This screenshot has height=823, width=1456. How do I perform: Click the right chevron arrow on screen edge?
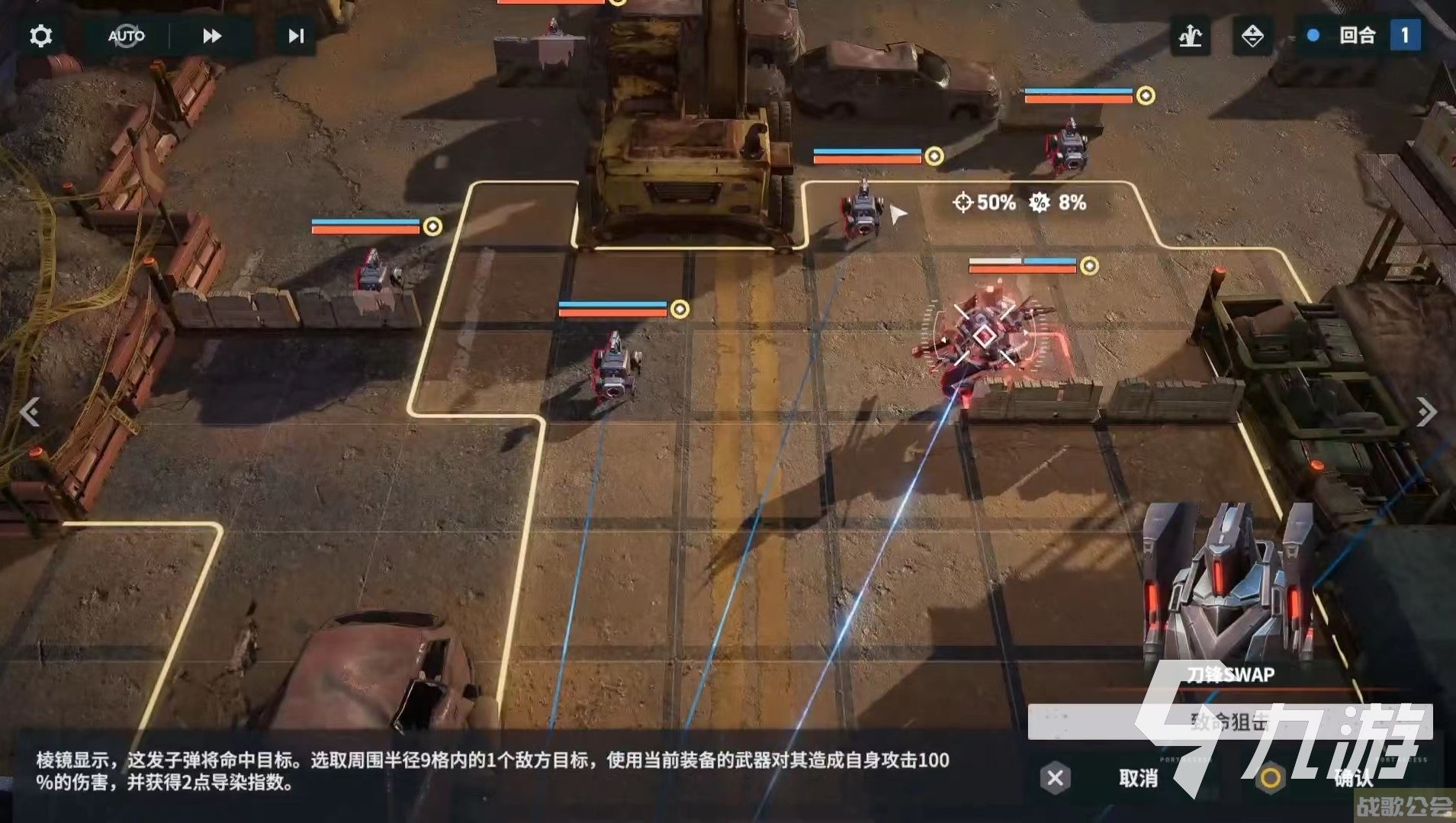1425,413
